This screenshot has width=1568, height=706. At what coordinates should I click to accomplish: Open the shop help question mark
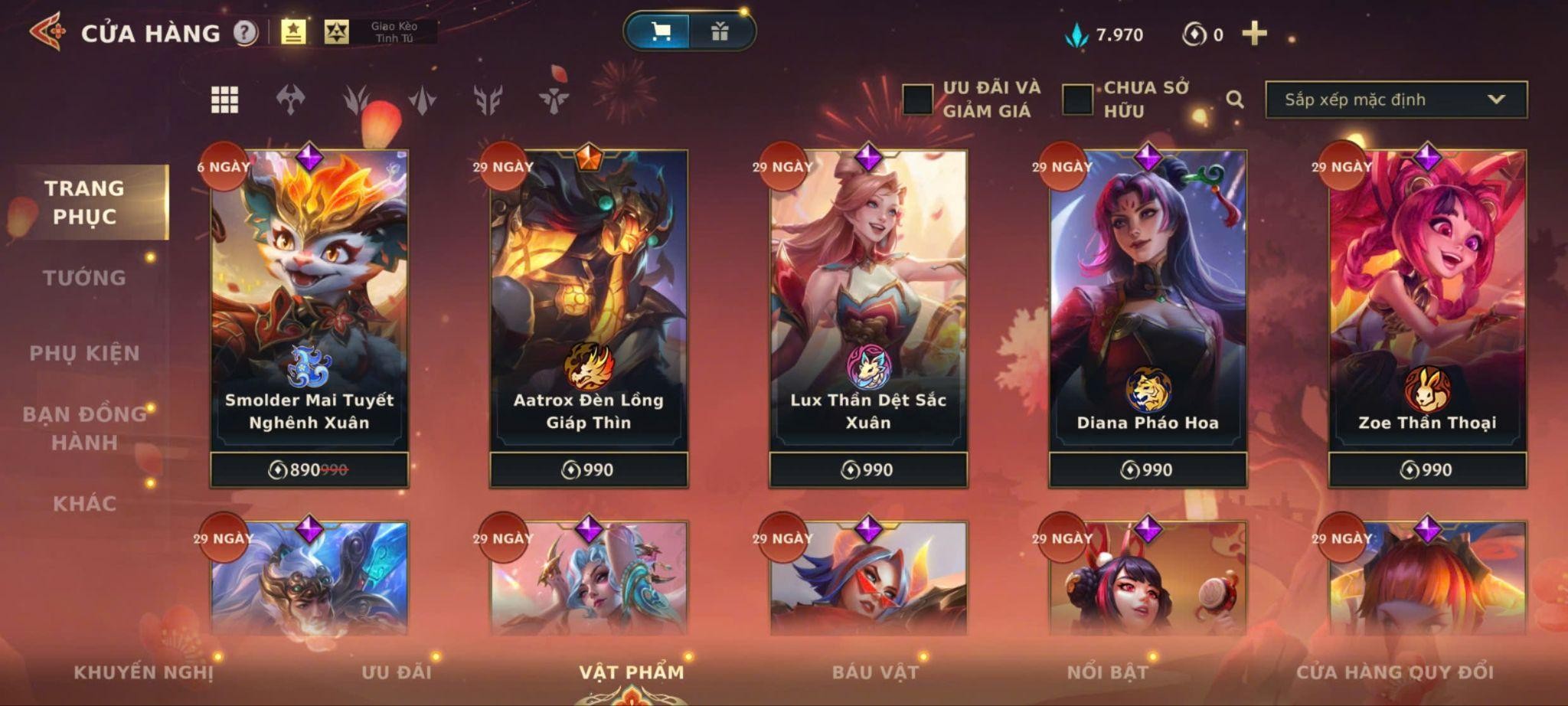[245, 33]
